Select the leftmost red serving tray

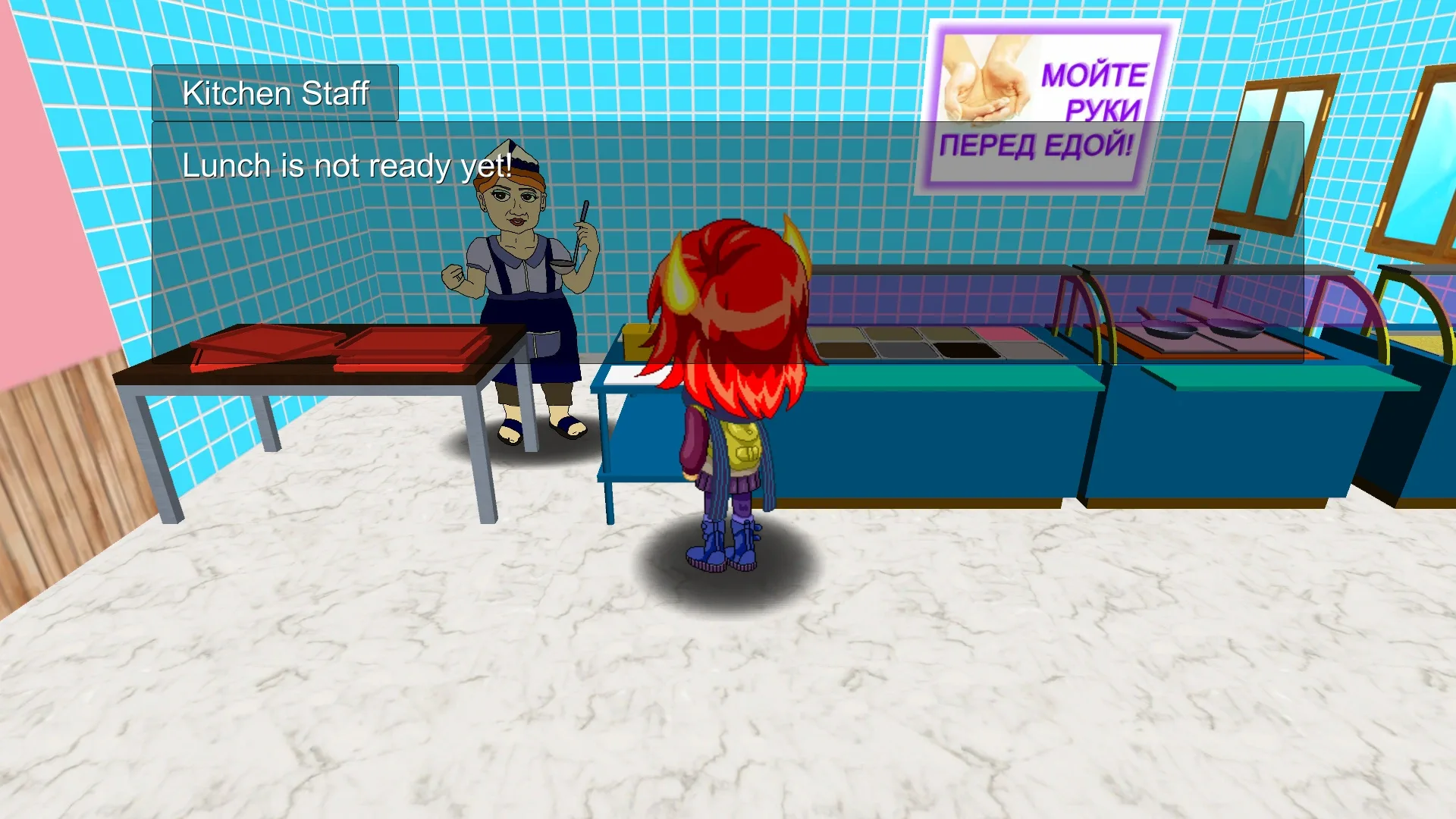pyautogui.click(x=258, y=341)
